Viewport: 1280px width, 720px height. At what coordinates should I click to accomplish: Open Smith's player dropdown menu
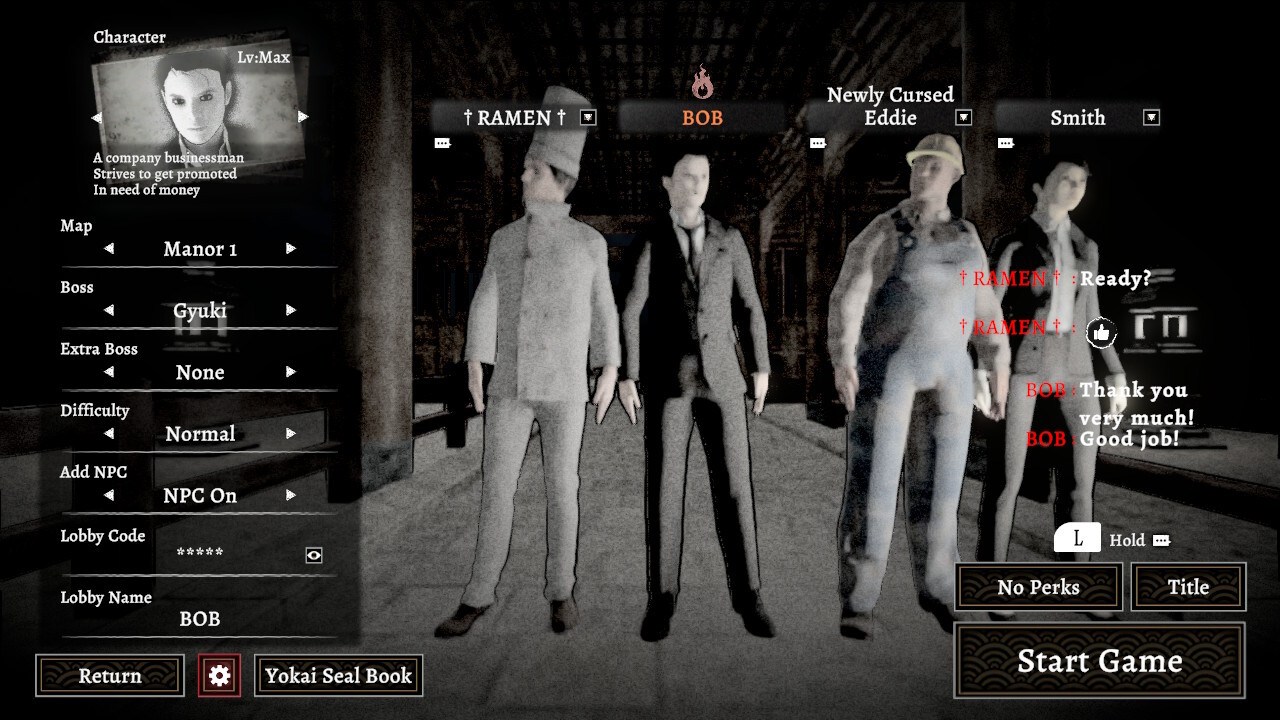1151,117
